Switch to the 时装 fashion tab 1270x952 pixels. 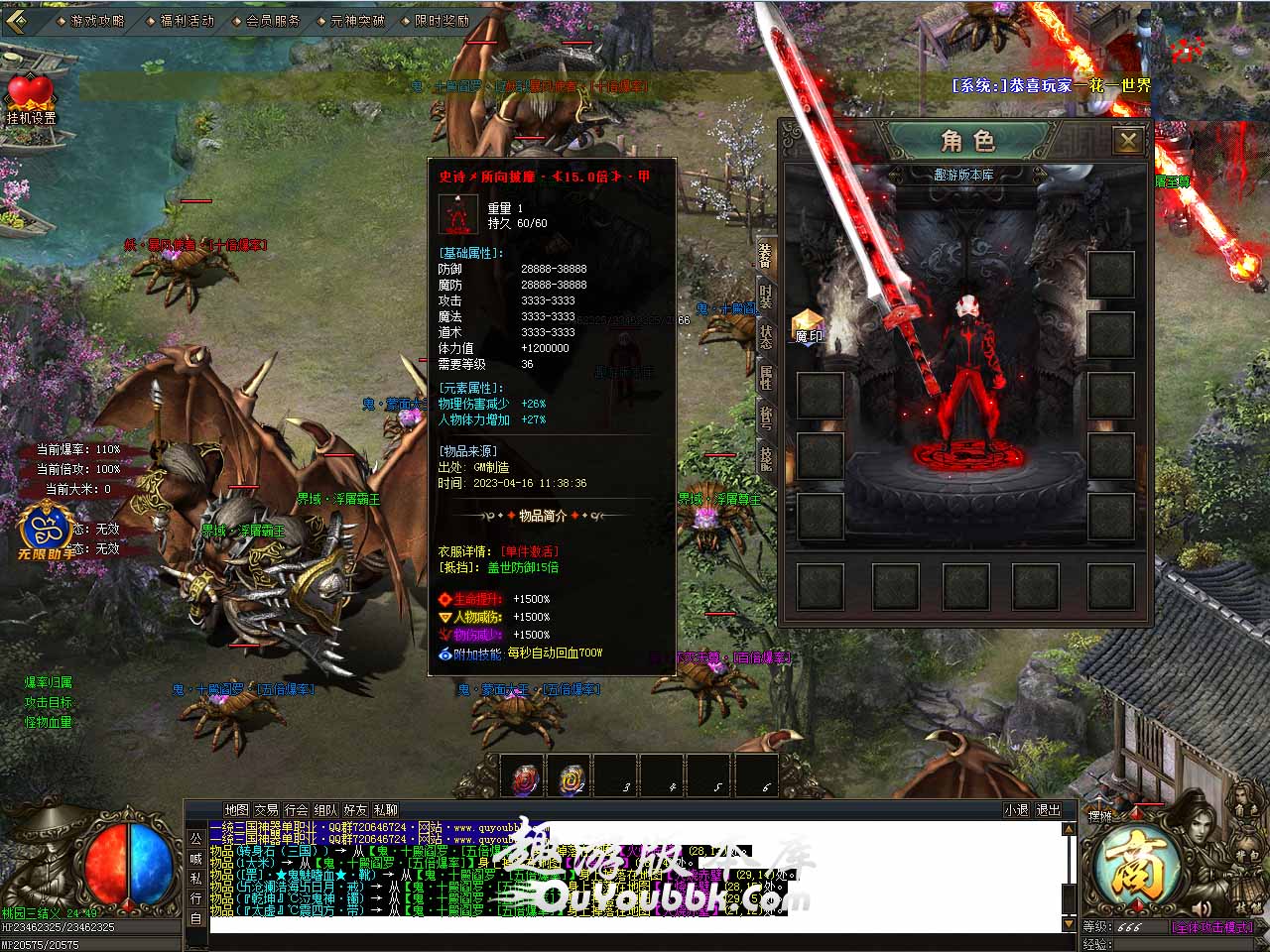click(765, 297)
